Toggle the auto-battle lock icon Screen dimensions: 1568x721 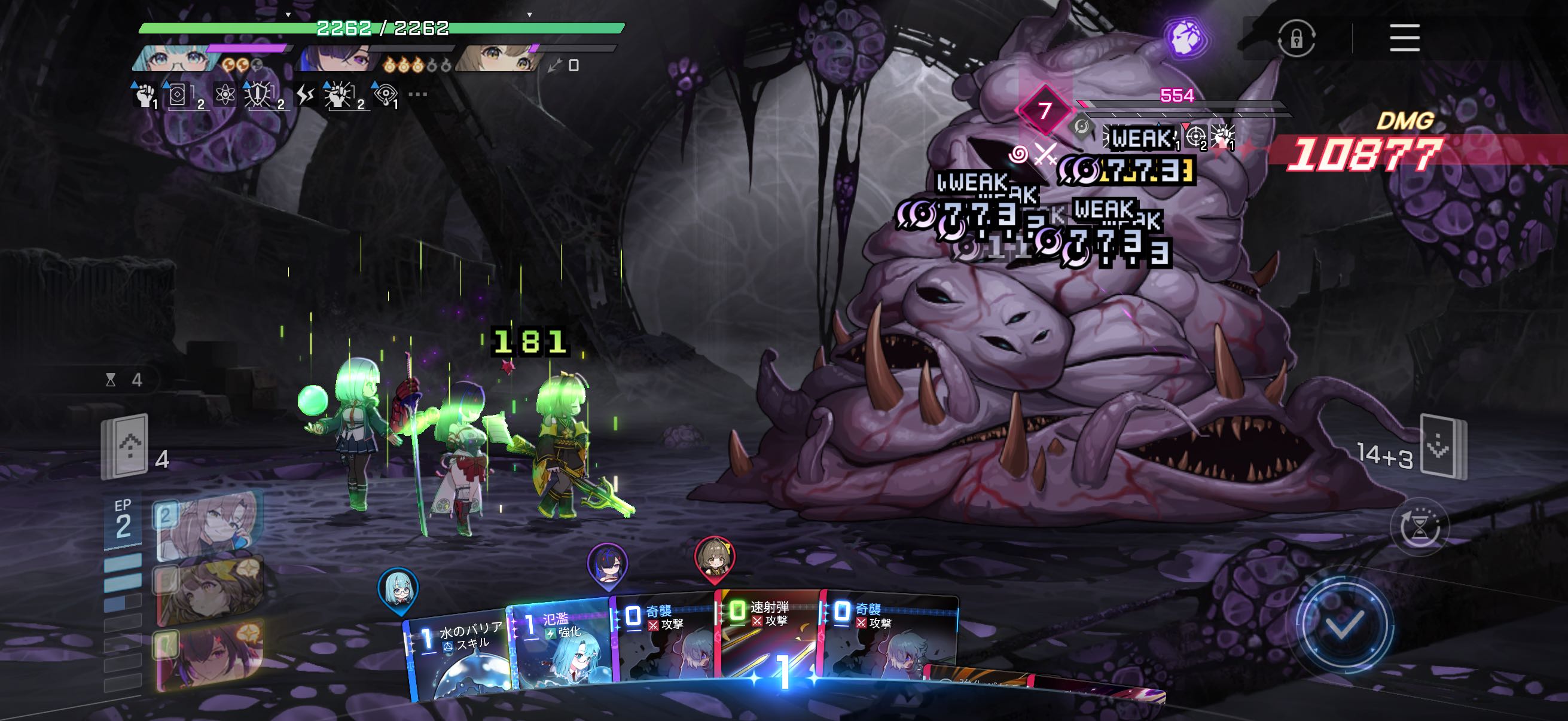pyautogui.click(x=1296, y=39)
